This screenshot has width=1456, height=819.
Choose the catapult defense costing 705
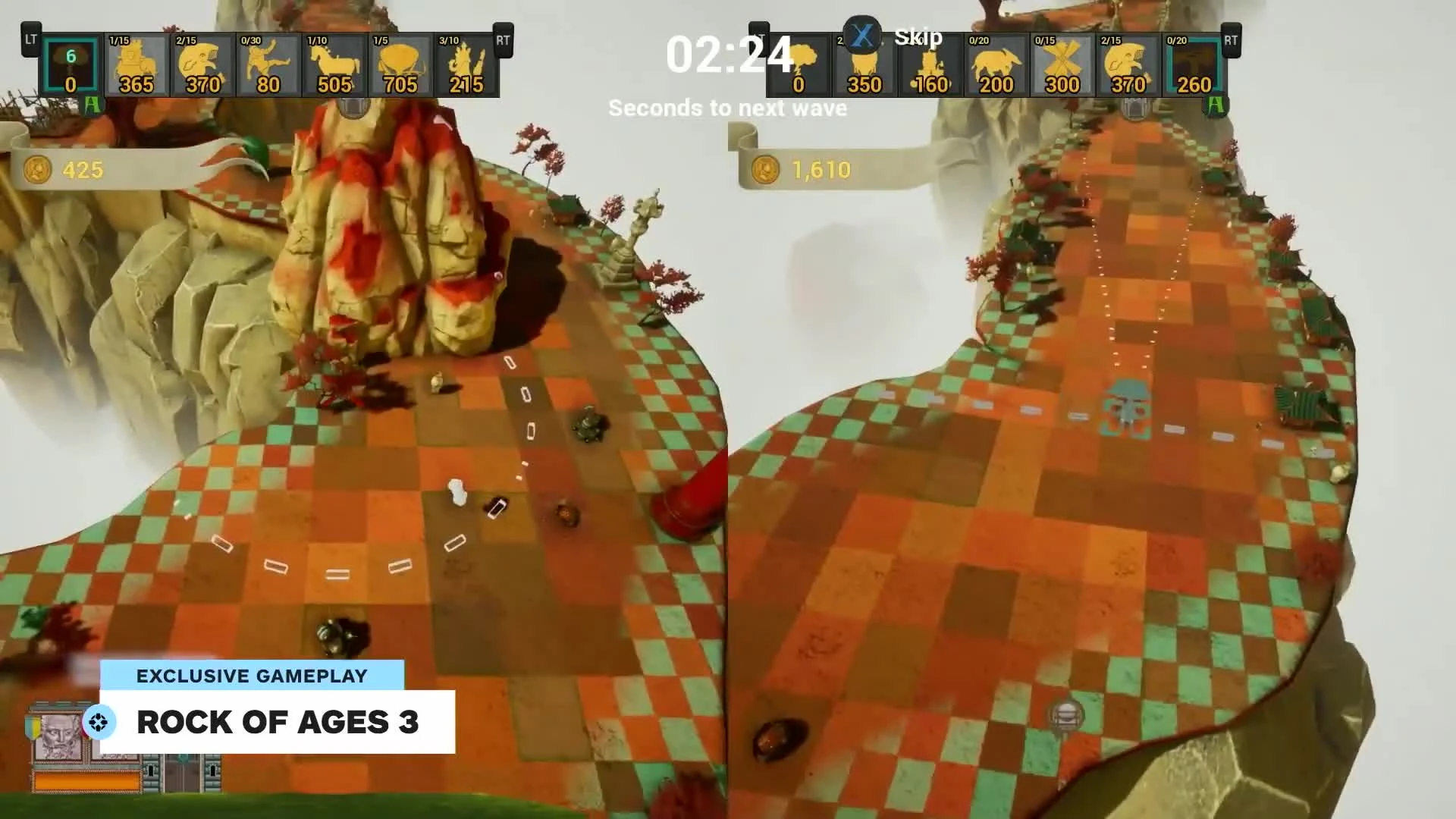(400, 64)
